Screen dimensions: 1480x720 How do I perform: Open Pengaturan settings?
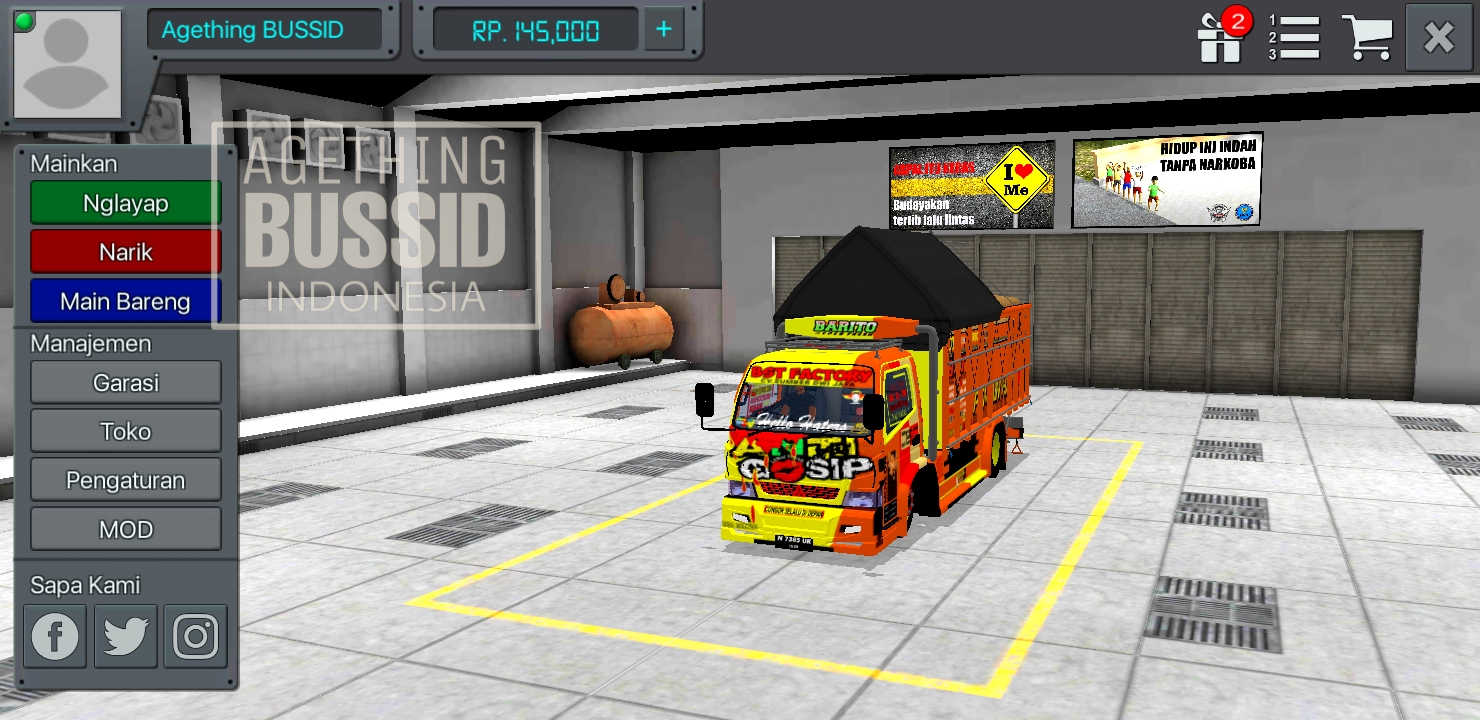[x=125, y=480]
